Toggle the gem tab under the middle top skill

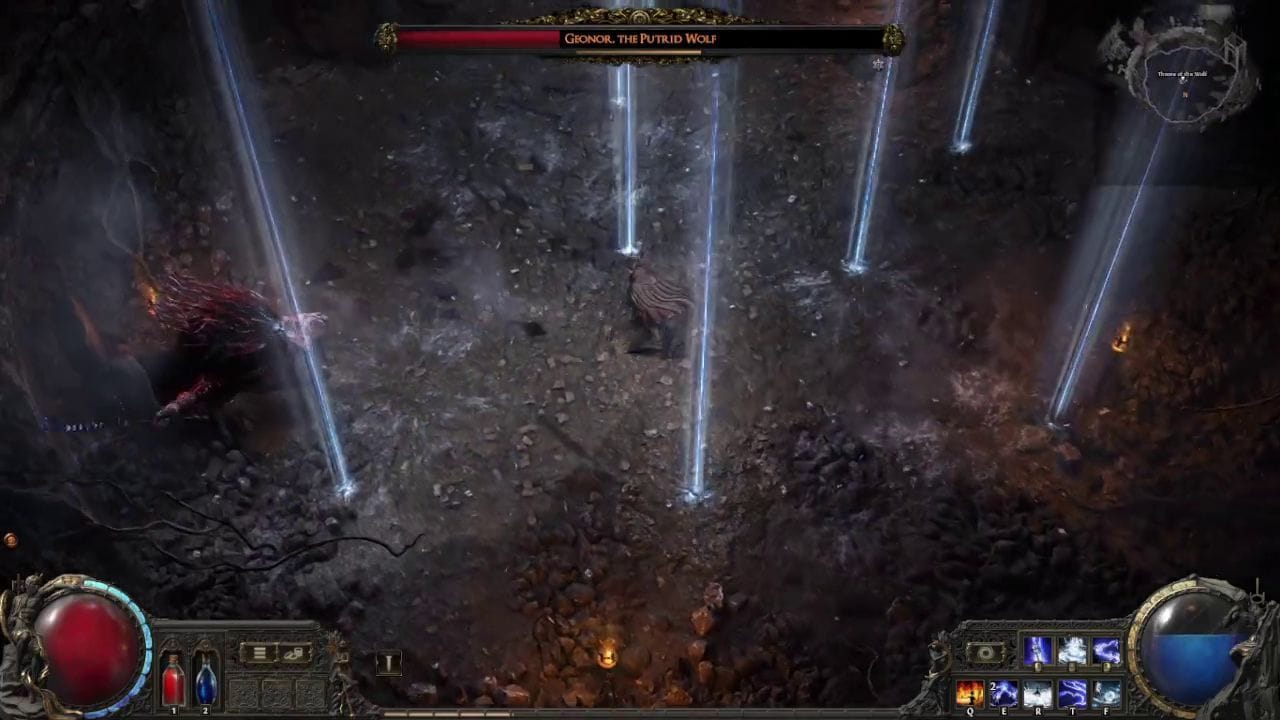(1070, 666)
